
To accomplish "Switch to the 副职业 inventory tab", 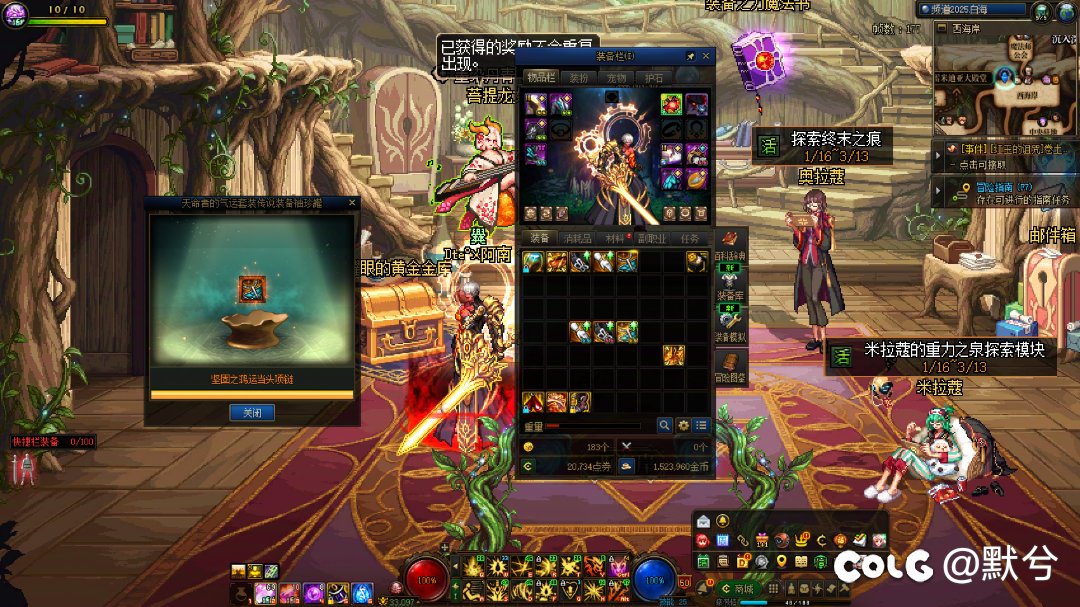I will 652,239.
